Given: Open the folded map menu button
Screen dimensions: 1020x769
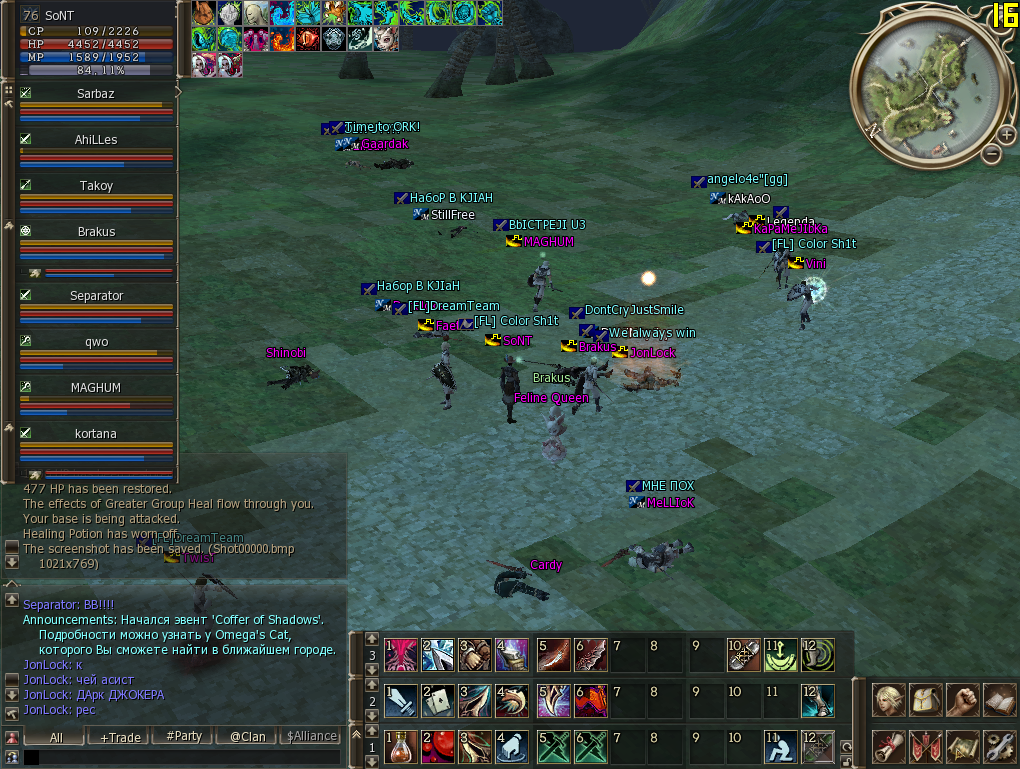Looking at the screenshot, I should point(962,746).
